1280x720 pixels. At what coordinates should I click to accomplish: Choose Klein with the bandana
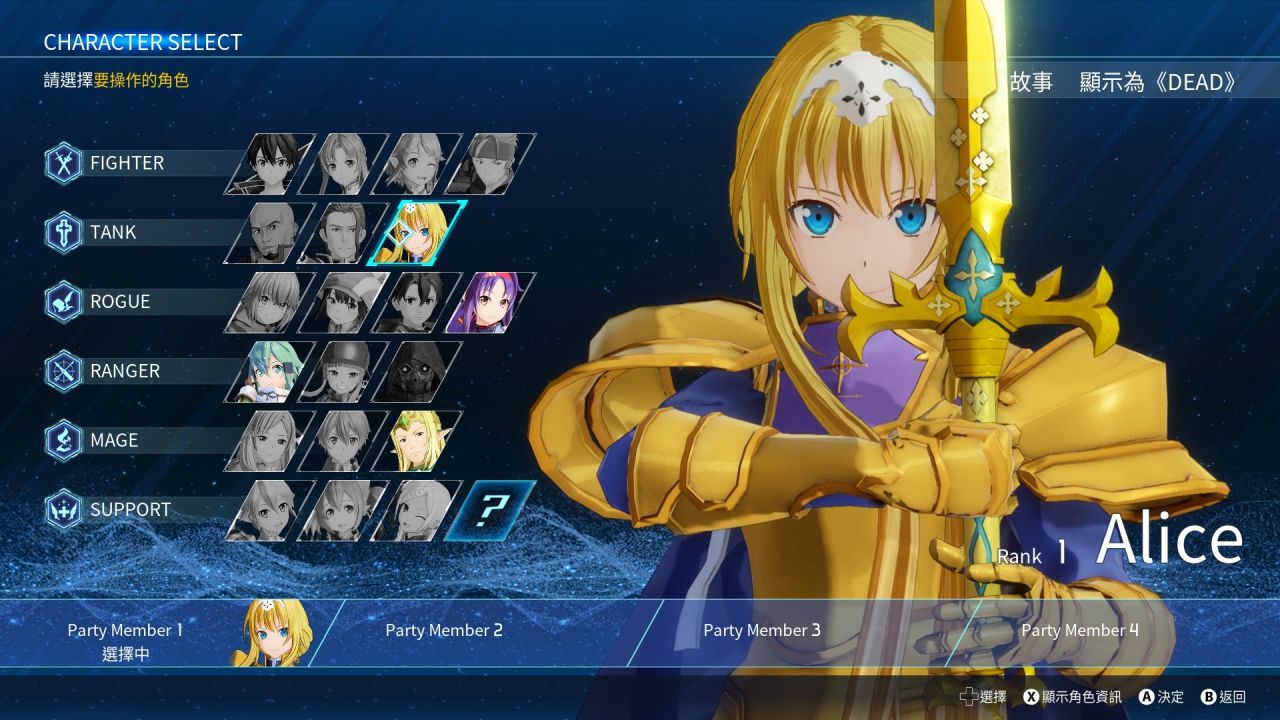tap(490, 164)
